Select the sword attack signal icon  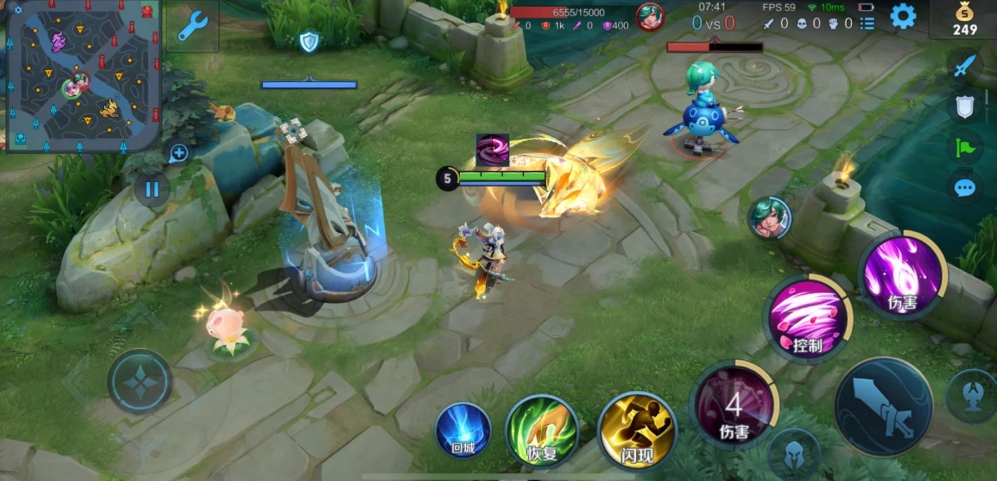point(964,66)
